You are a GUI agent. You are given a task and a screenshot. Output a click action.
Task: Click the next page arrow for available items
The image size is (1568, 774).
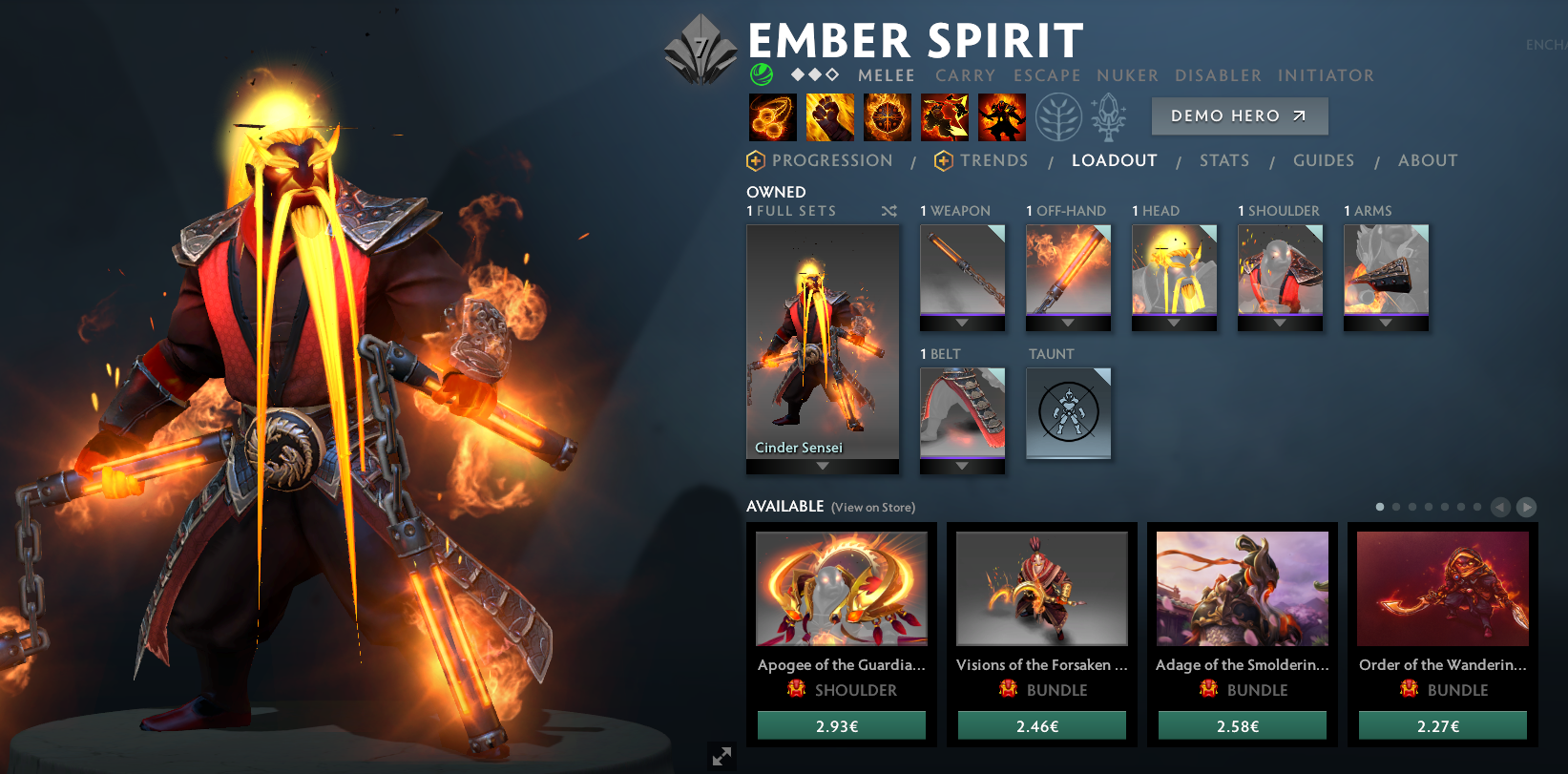pos(1528,507)
